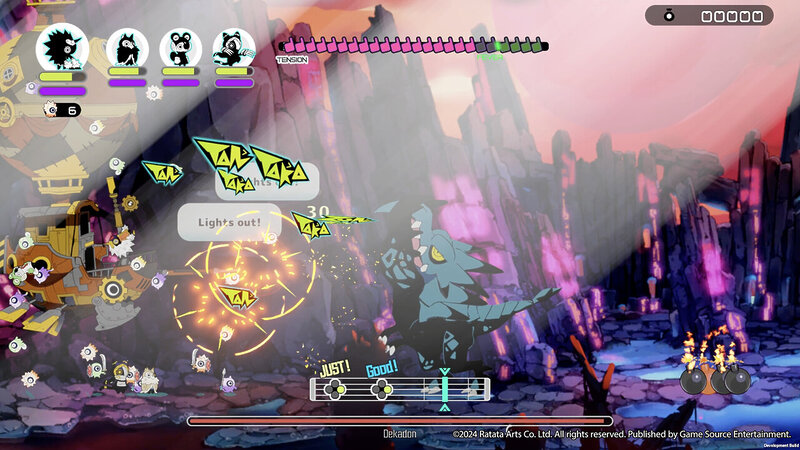The height and width of the screenshot is (450, 800).
Task: Select the bear character portrait
Action: [180, 48]
